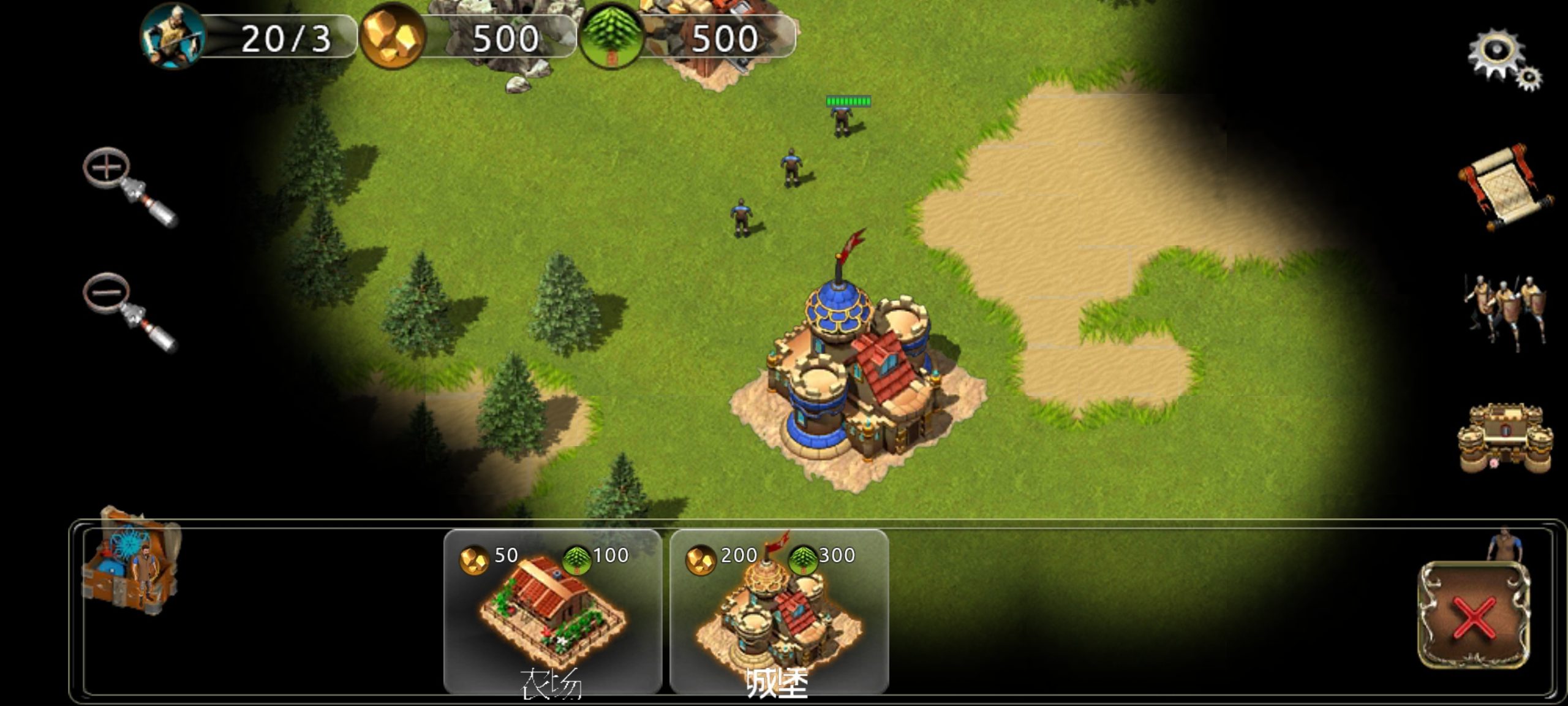Close the build panel with red X

1473,615
